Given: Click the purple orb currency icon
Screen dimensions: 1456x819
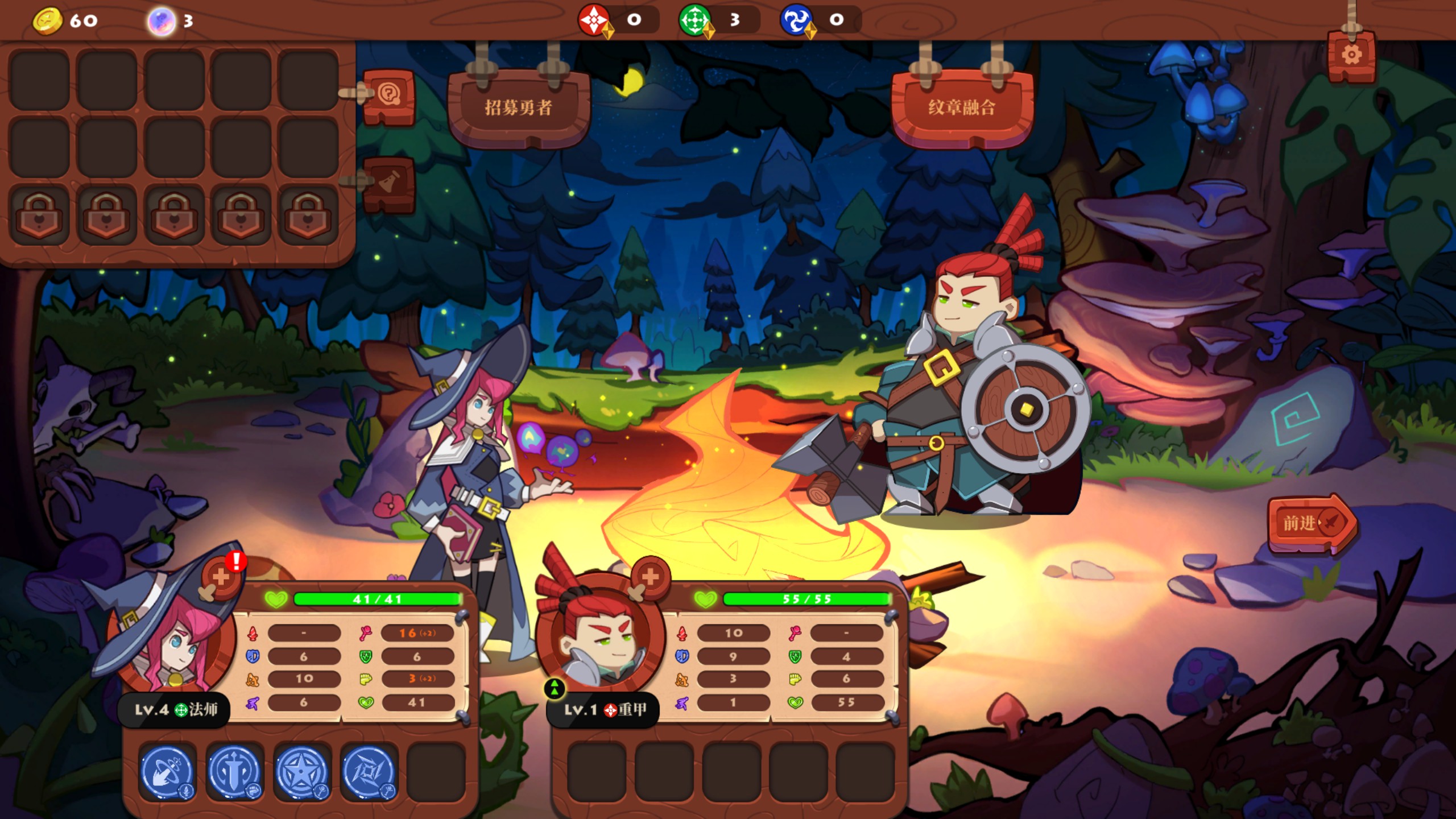Looking at the screenshot, I should [162, 21].
